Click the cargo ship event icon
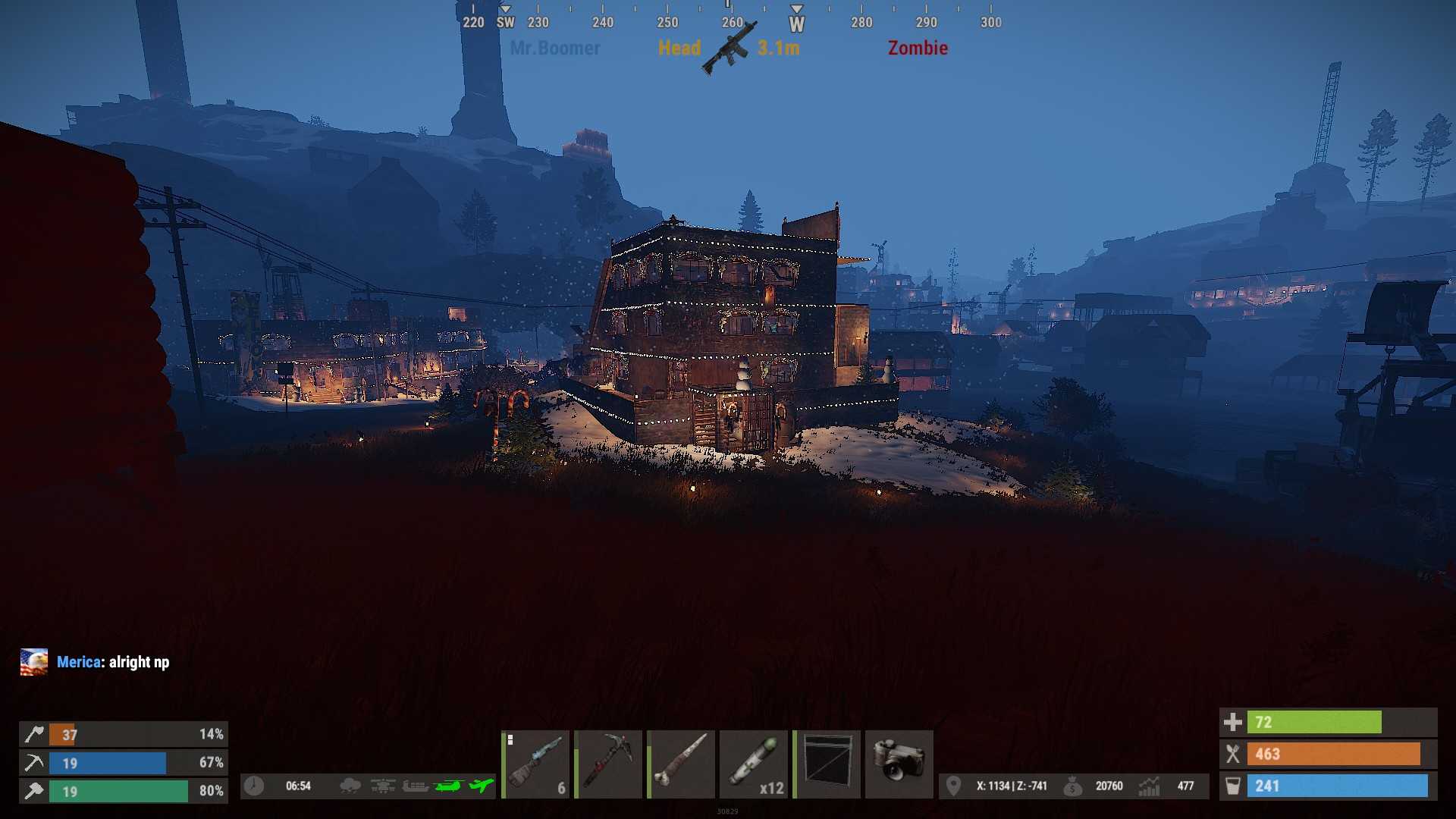 click(415, 786)
